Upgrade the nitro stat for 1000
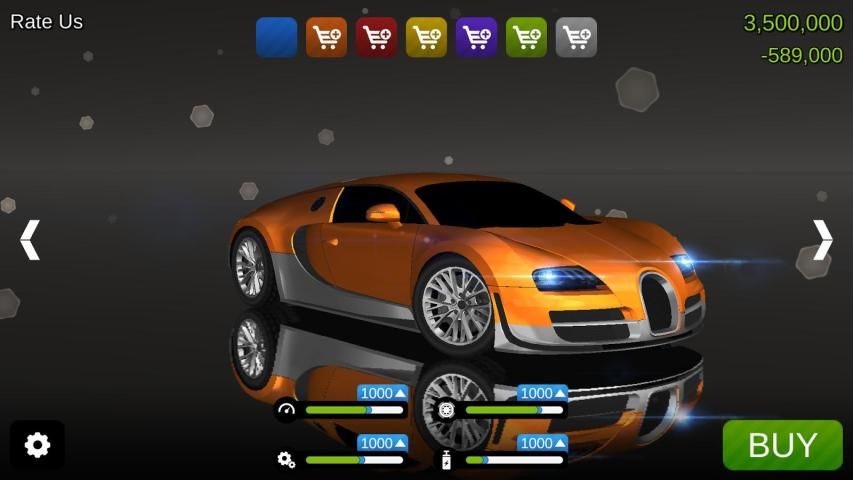This screenshot has height=480, width=853. click(542, 443)
